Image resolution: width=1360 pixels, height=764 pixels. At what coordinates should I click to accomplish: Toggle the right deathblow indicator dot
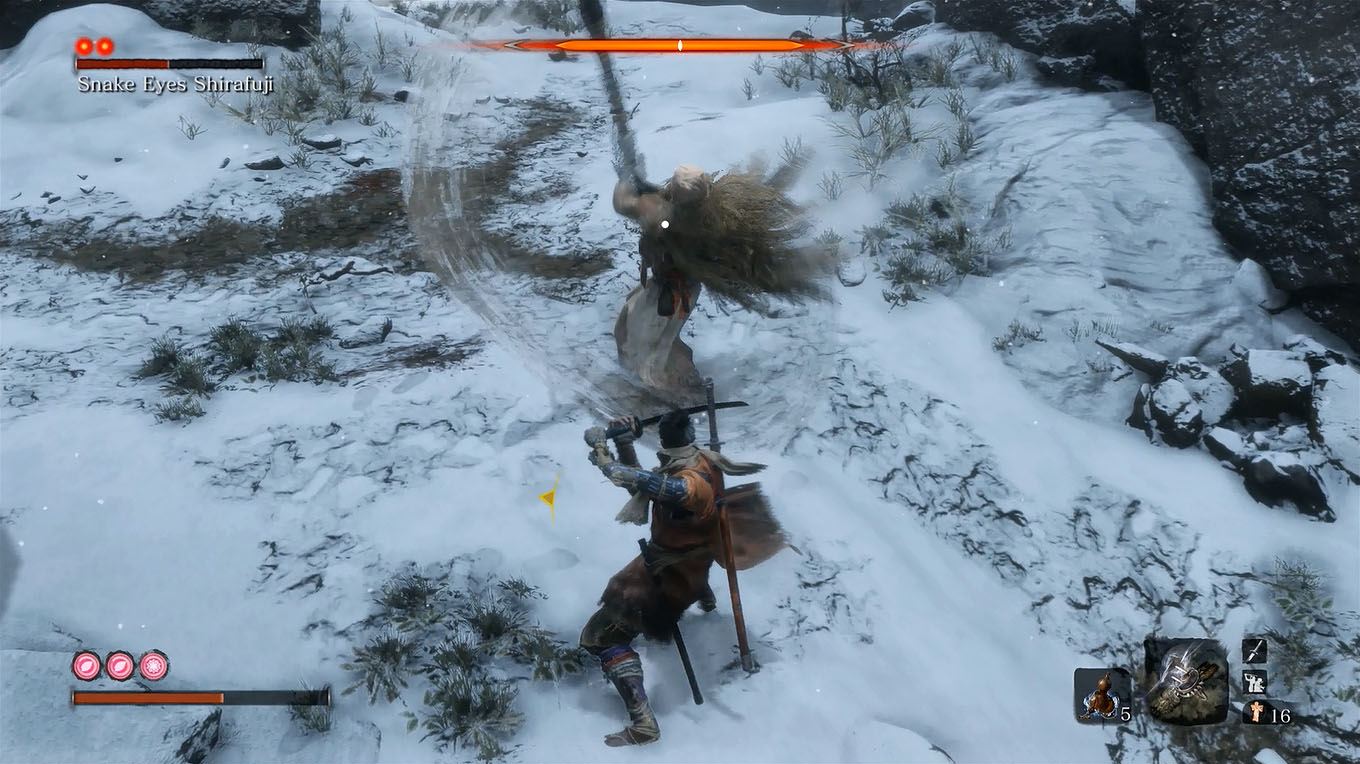tap(104, 46)
